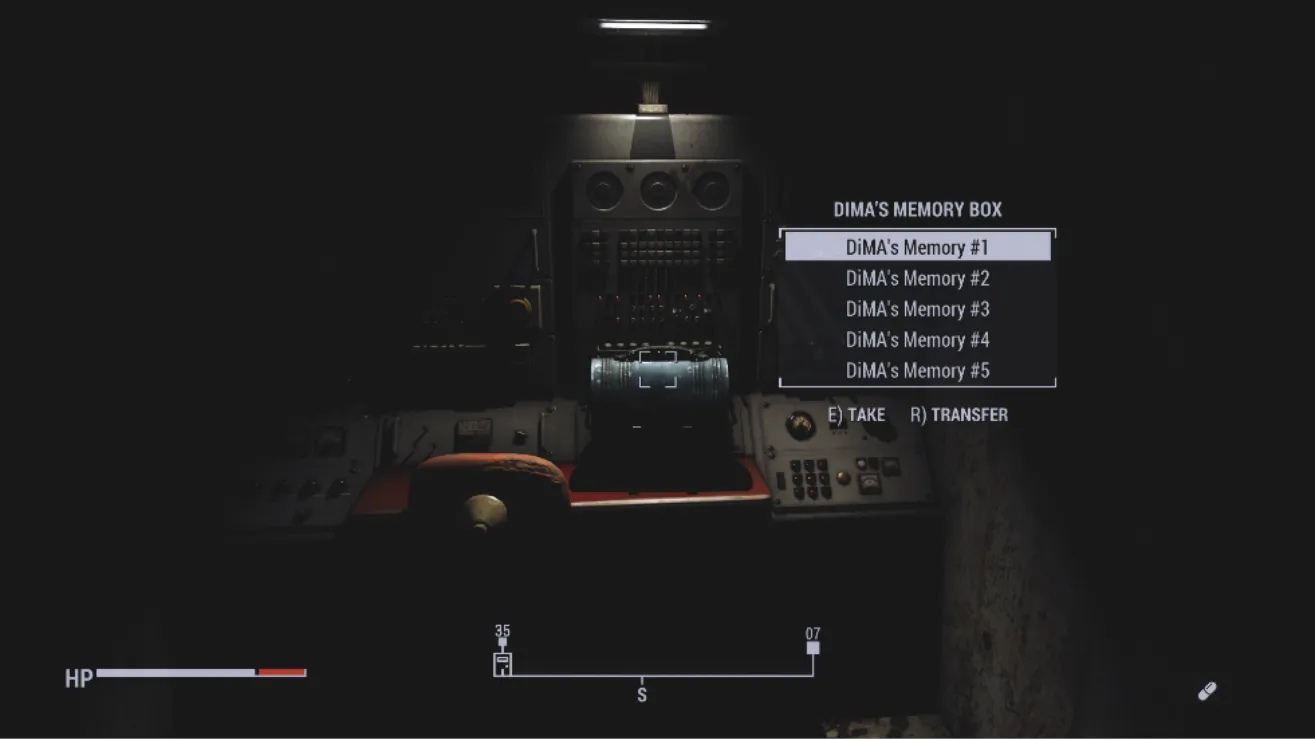Take DiMA's Memory #4 item
Image resolution: width=1315 pixels, height=740 pixels.
point(917,340)
